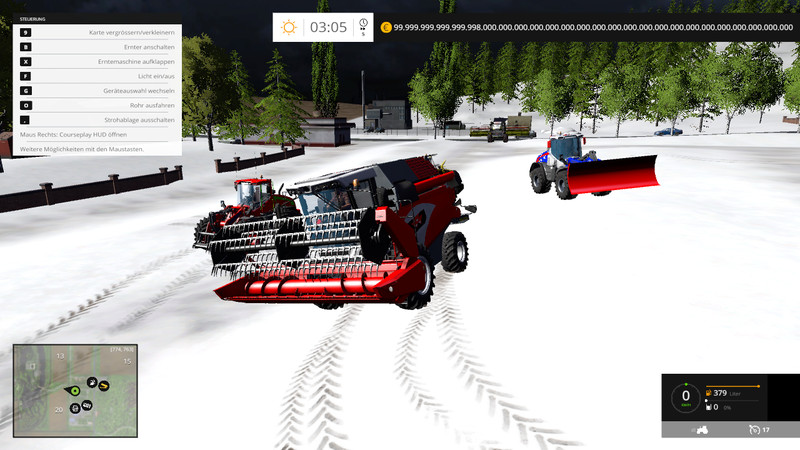
Task: Select the clock time-scale icon
Action: point(363,26)
